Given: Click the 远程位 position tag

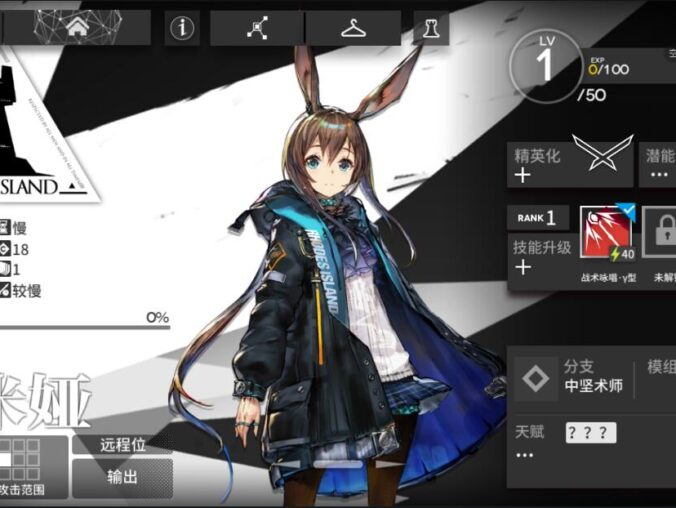Looking at the screenshot, I should (122, 445).
